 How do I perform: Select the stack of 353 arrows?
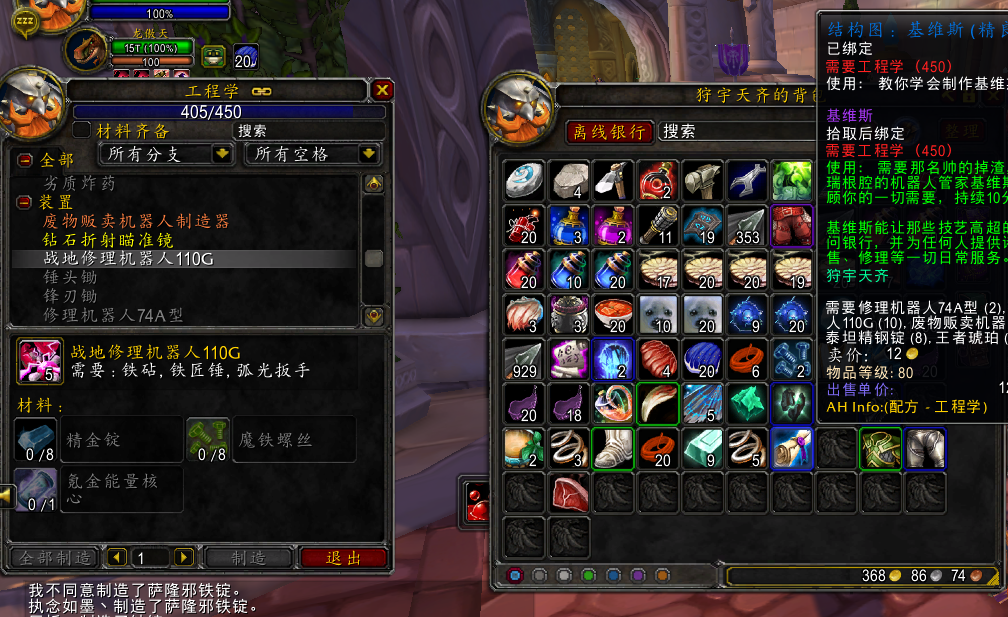(x=746, y=225)
